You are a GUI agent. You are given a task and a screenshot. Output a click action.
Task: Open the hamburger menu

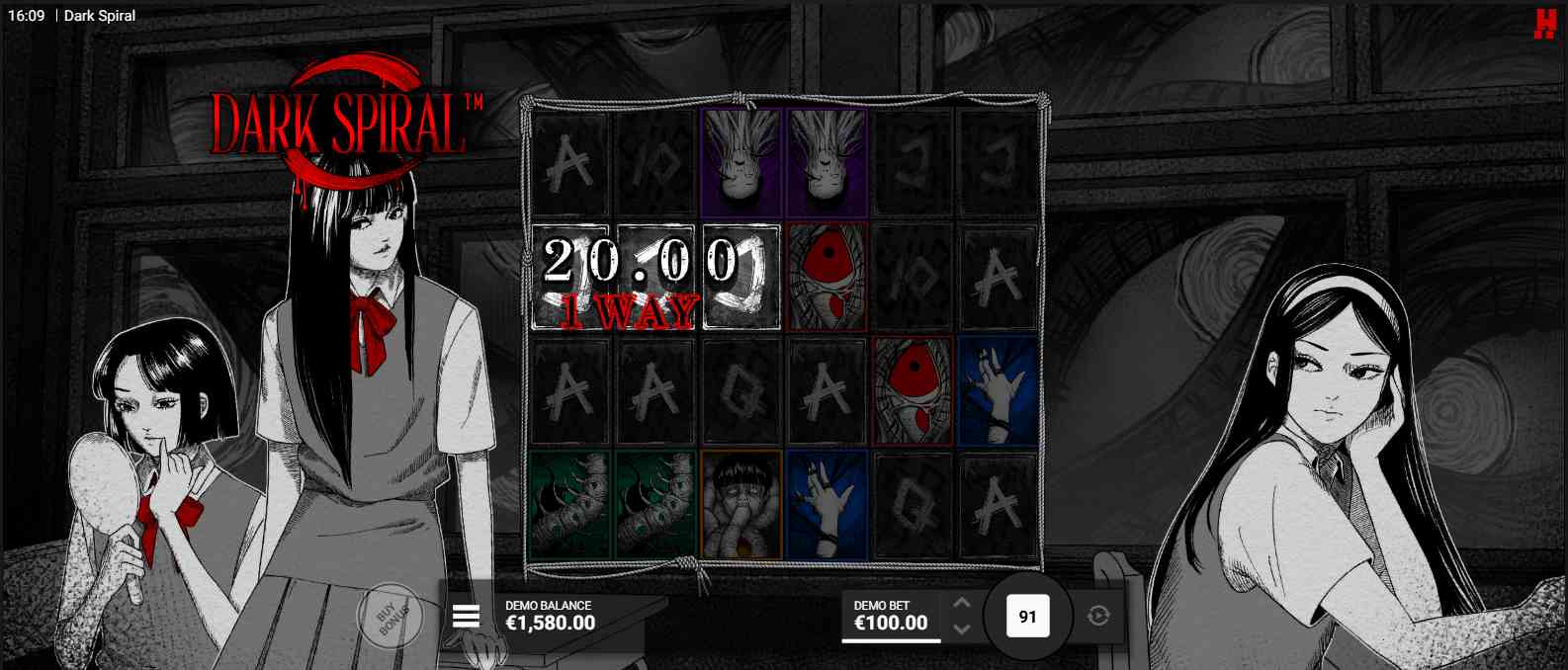click(x=466, y=617)
